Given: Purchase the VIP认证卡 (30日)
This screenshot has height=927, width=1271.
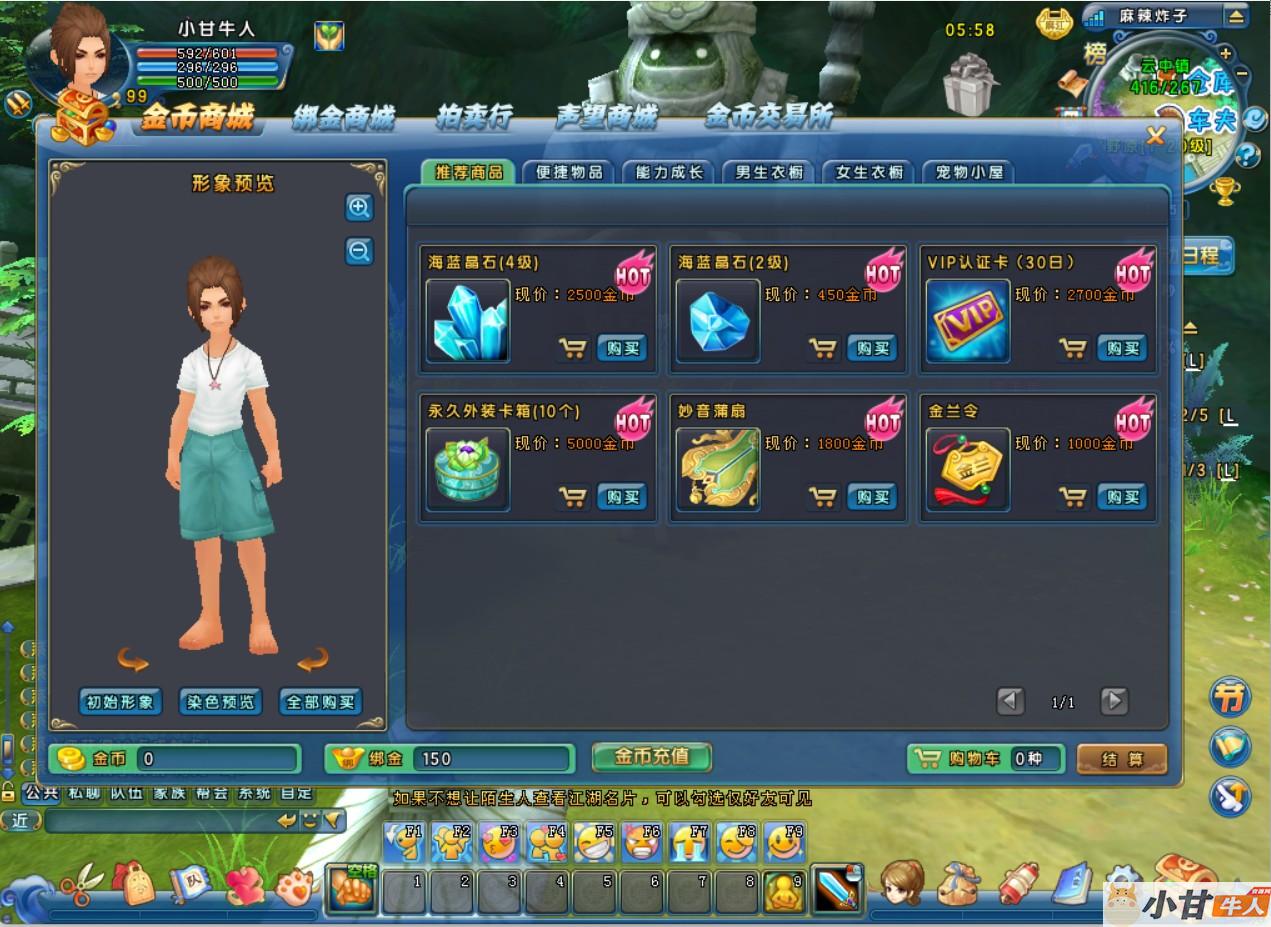Looking at the screenshot, I should coord(1122,348).
